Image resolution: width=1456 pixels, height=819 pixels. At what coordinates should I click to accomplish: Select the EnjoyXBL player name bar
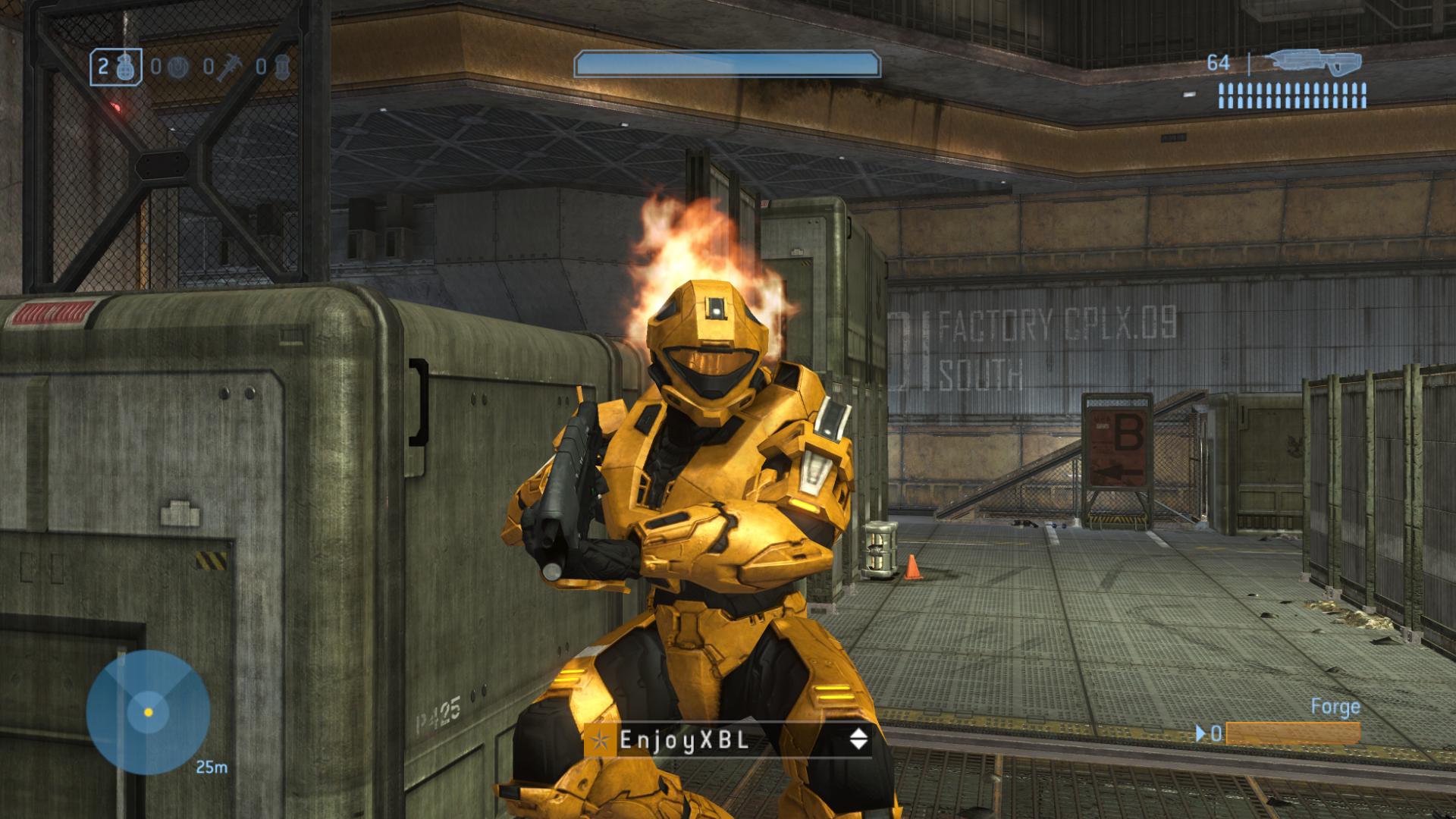pos(726,739)
